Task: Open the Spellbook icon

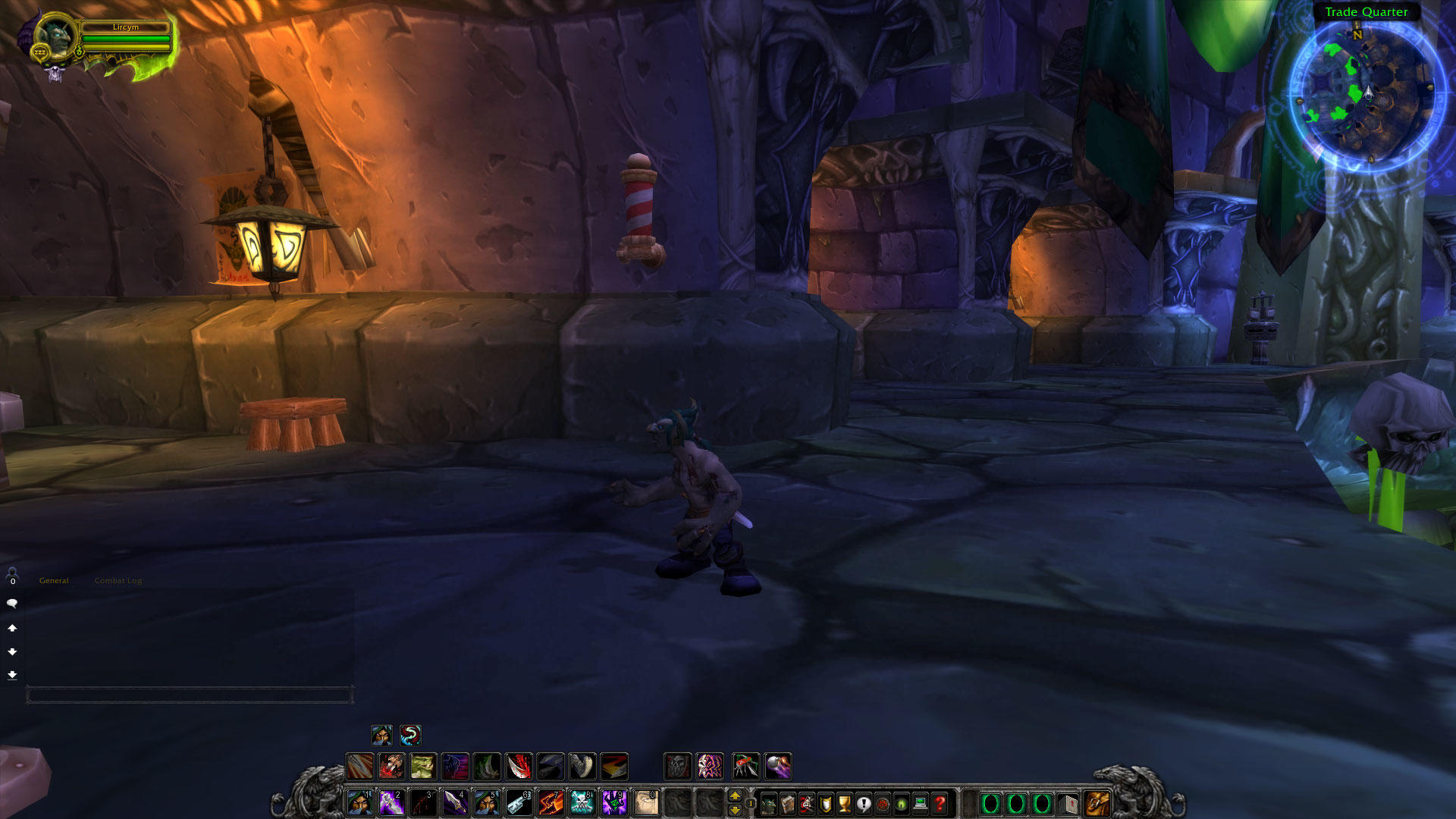Action: pyautogui.click(x=786, y=805)
